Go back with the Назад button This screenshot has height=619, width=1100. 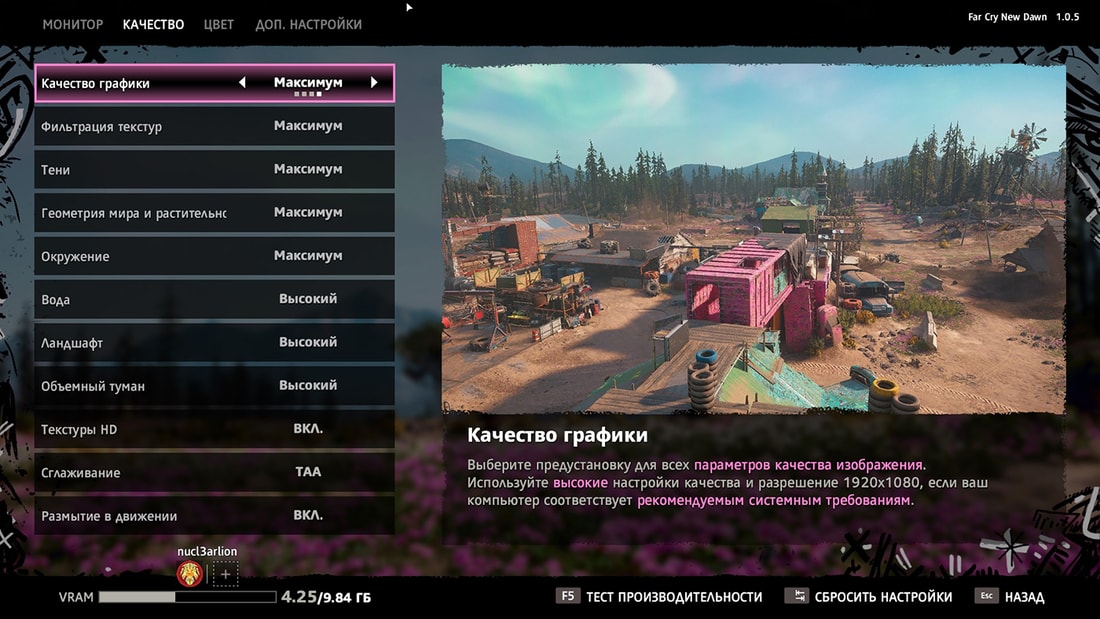point(1012,597)
